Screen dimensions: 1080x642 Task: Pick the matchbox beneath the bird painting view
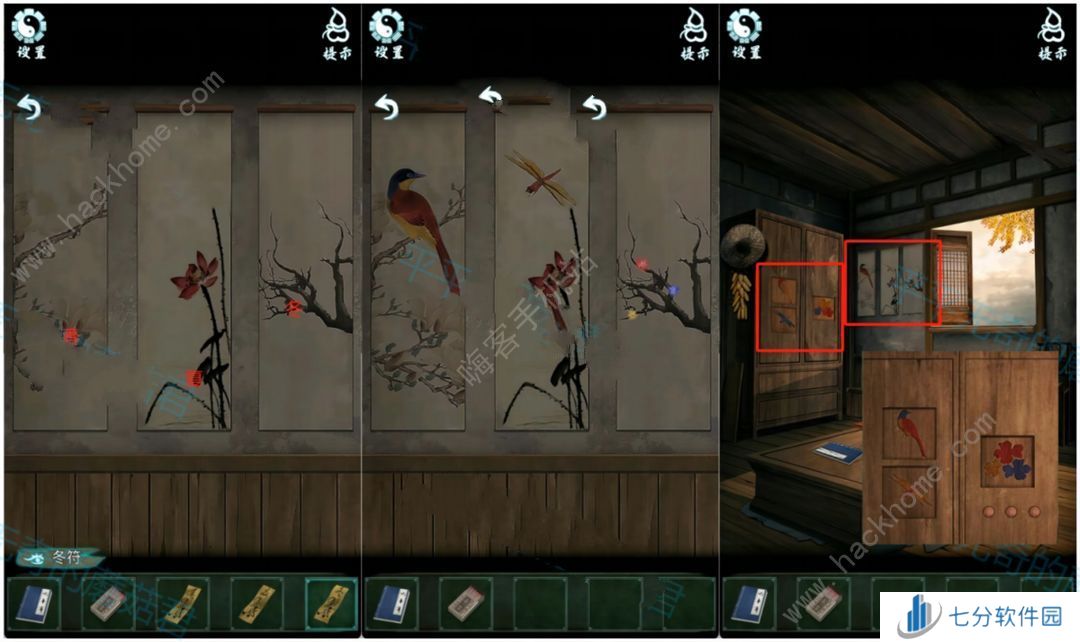coord(463,604)
